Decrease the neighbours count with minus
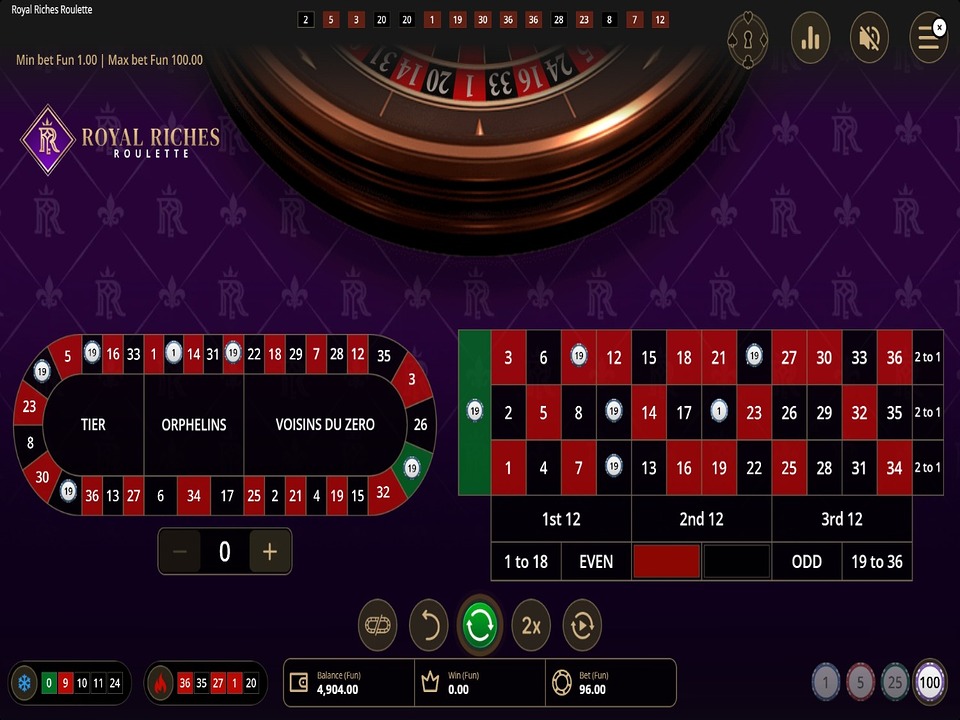The width and height of the screenshot is (960, 720). point(180,551)
